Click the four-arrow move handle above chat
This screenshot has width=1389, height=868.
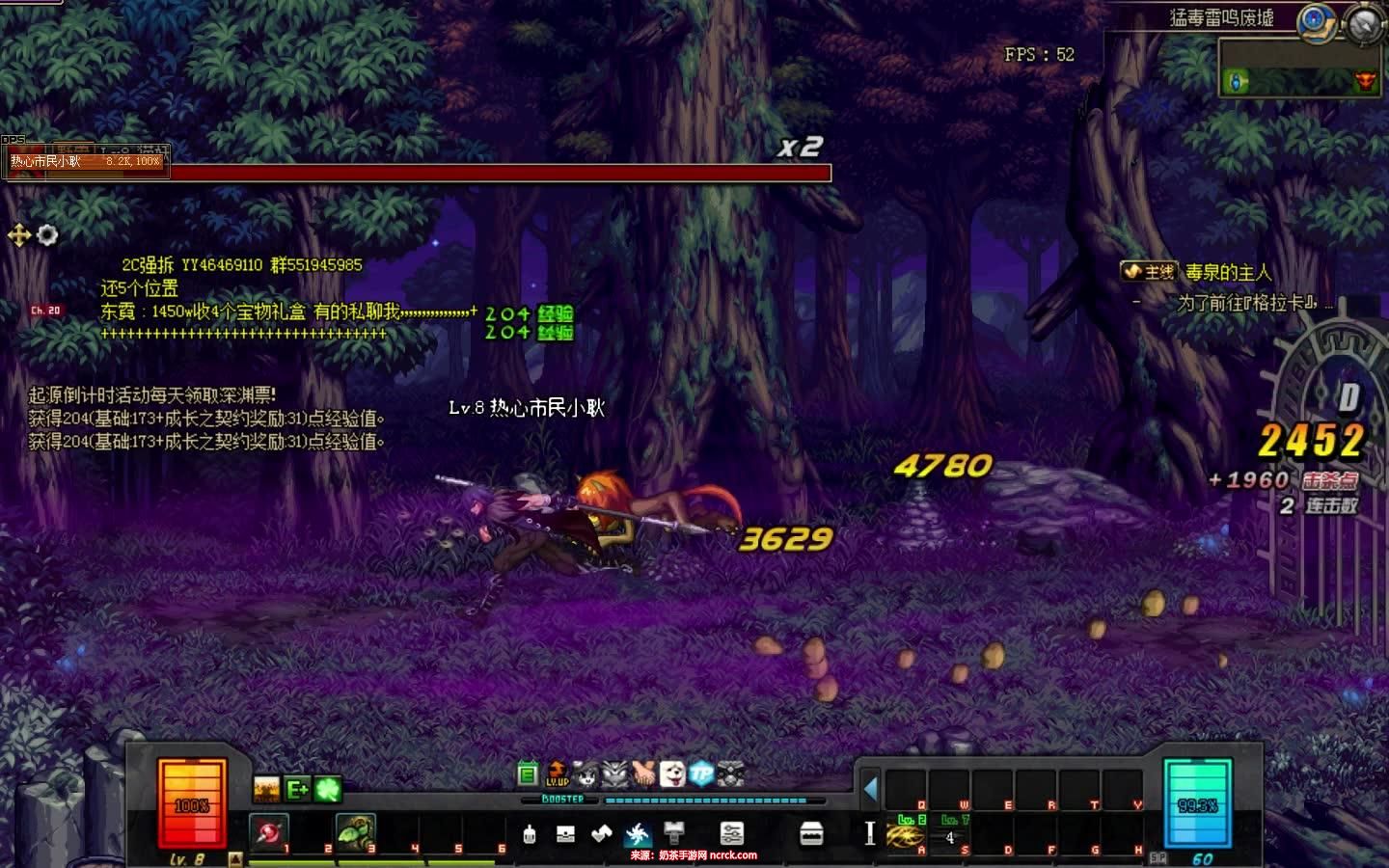18,234
